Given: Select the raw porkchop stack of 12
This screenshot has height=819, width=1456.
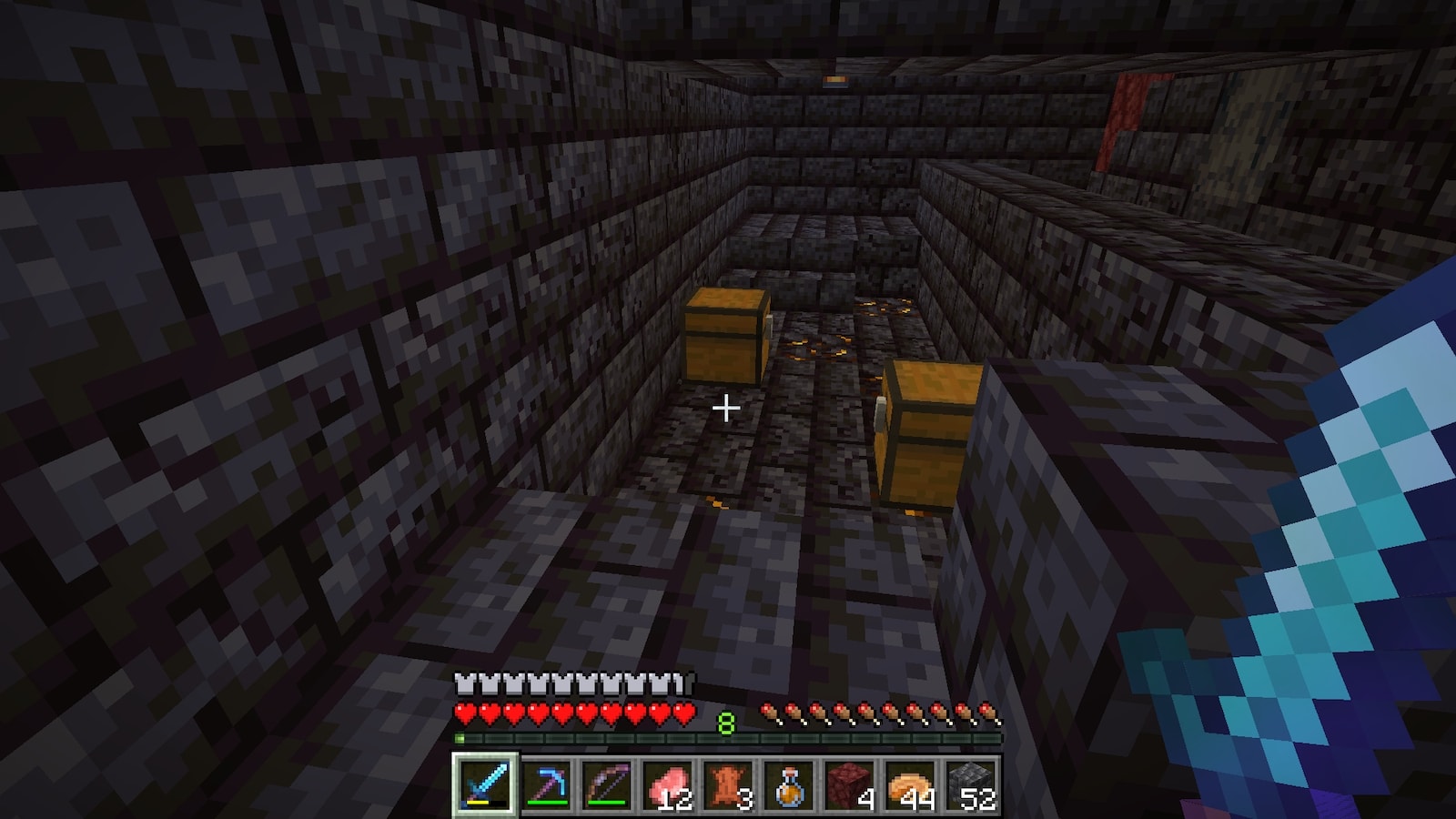Looking at the screenshot, I should [667, 784].
